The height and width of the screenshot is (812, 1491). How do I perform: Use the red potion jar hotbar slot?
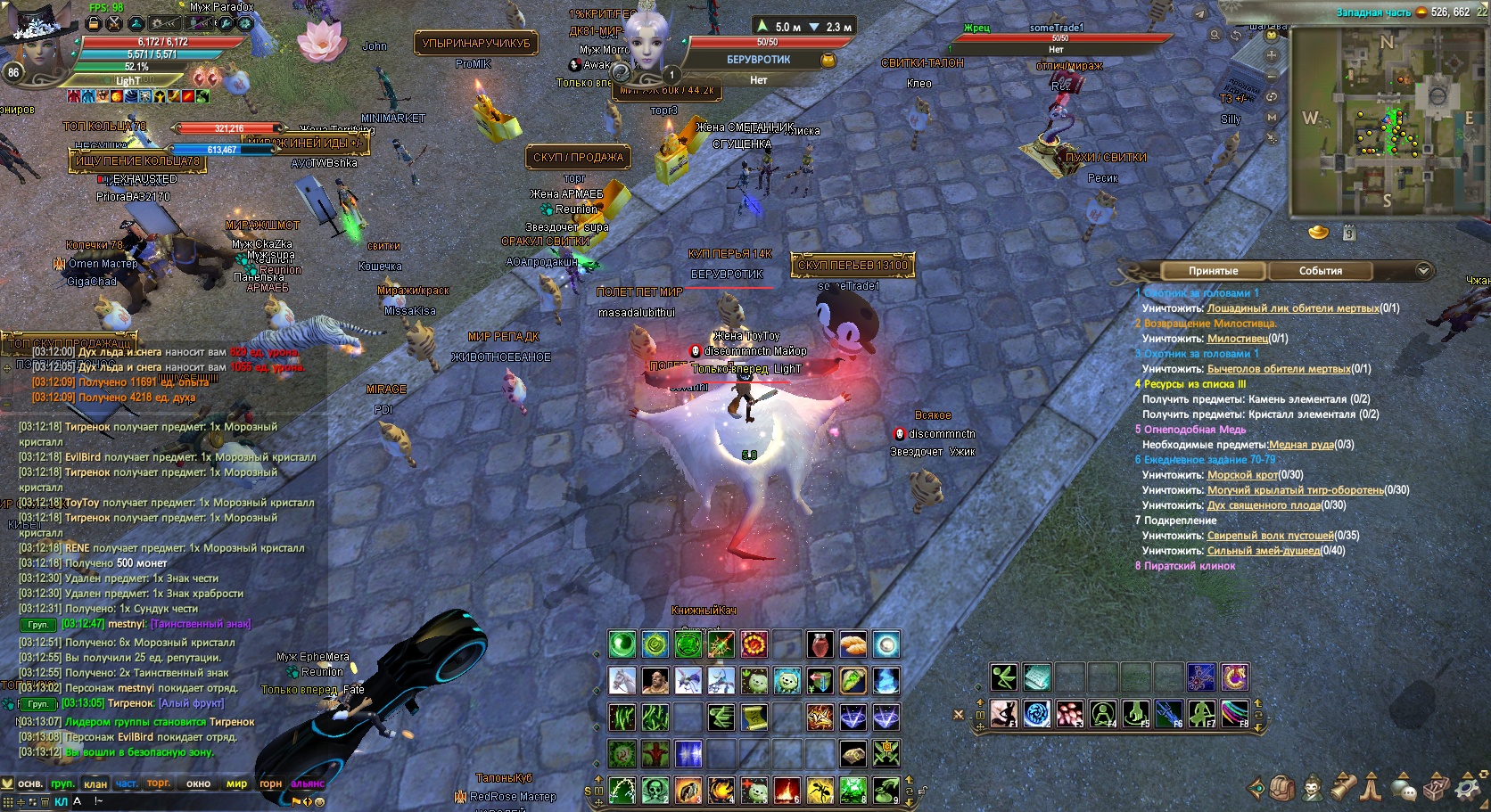coord(820,644)
